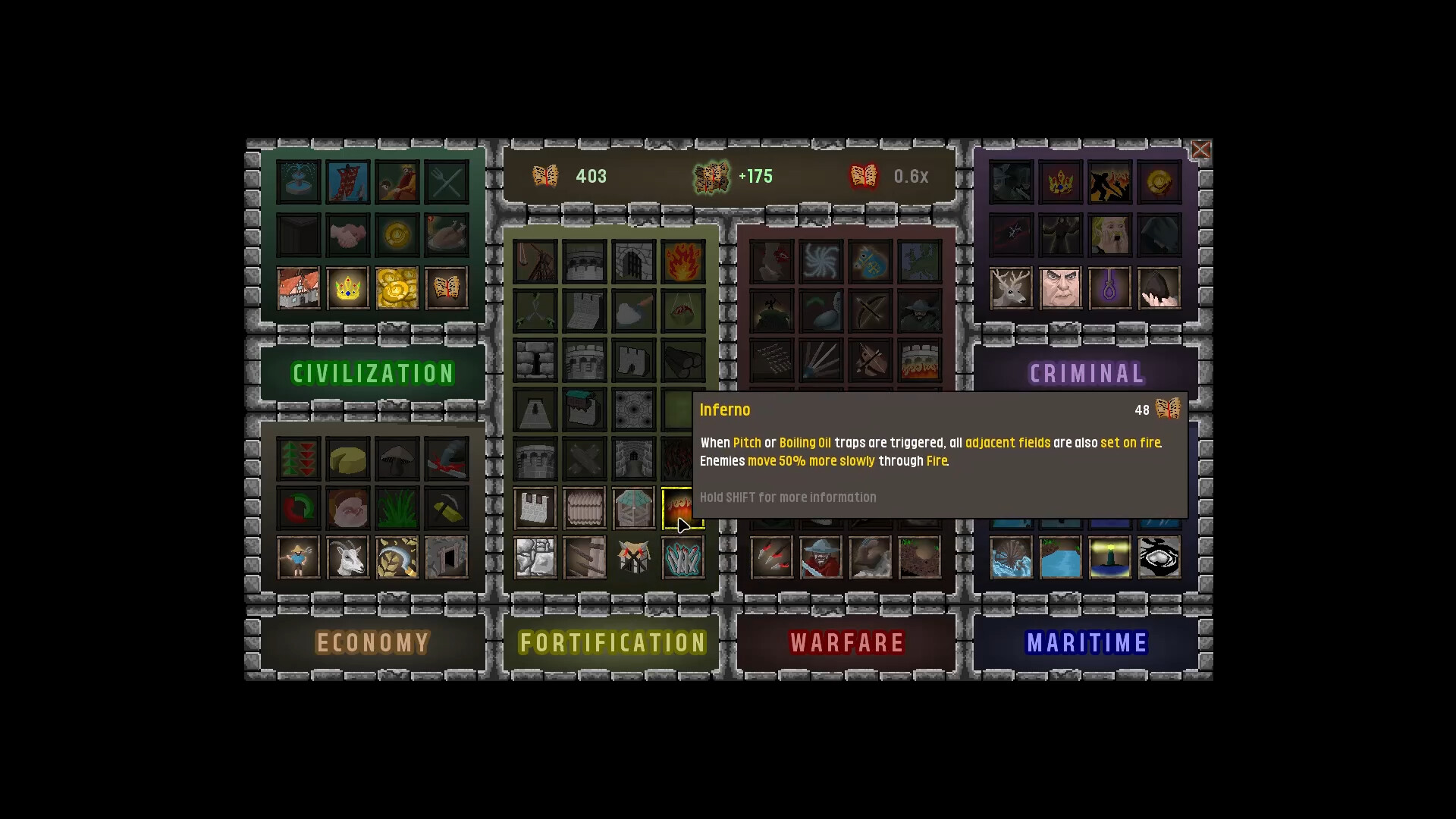1456x819 pixels.
Task: Select the goat upgrade in Economy
Action: tap(348, 557)
